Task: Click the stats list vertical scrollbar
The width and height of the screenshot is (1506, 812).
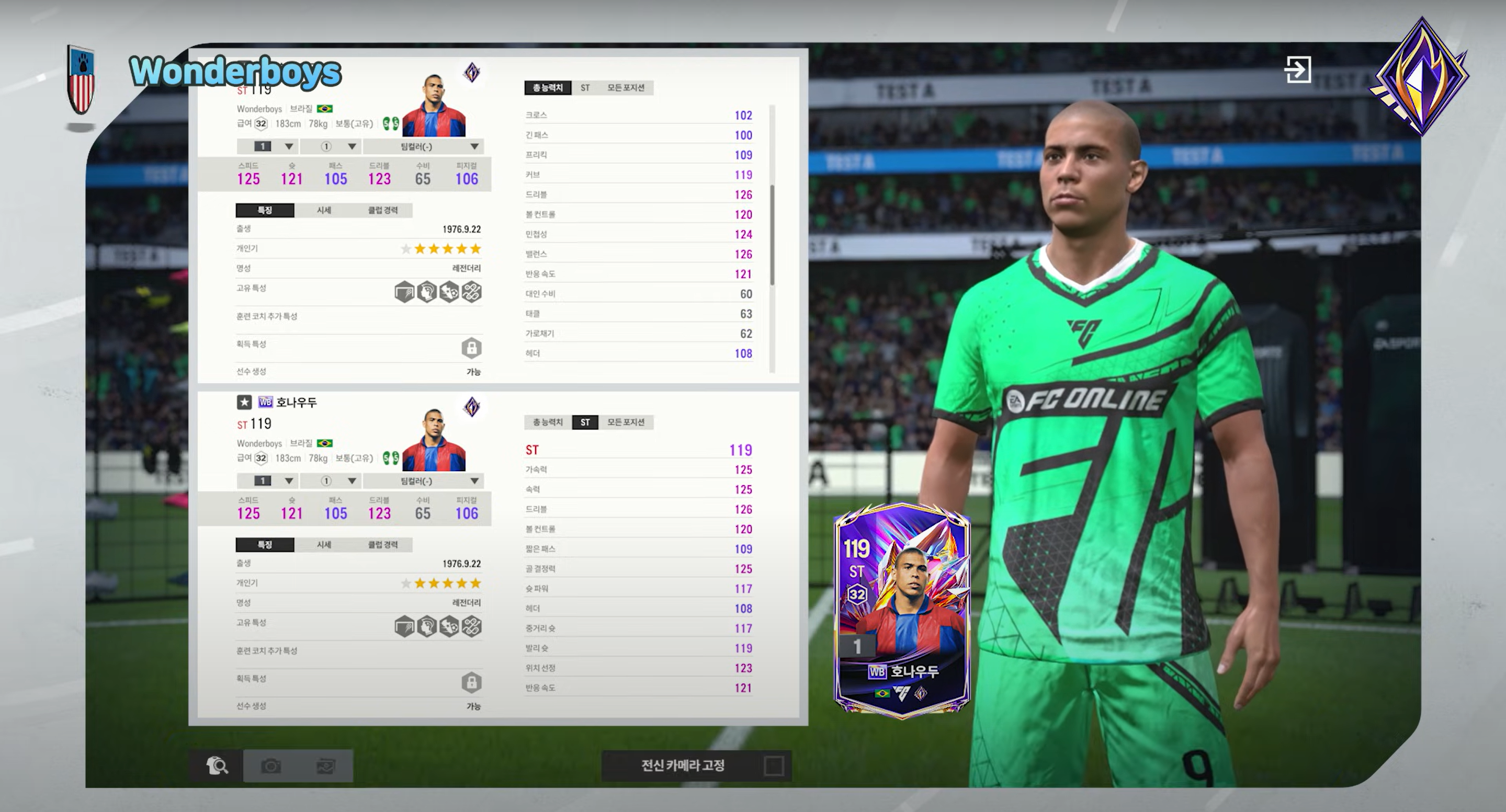Action: point(772,235)
